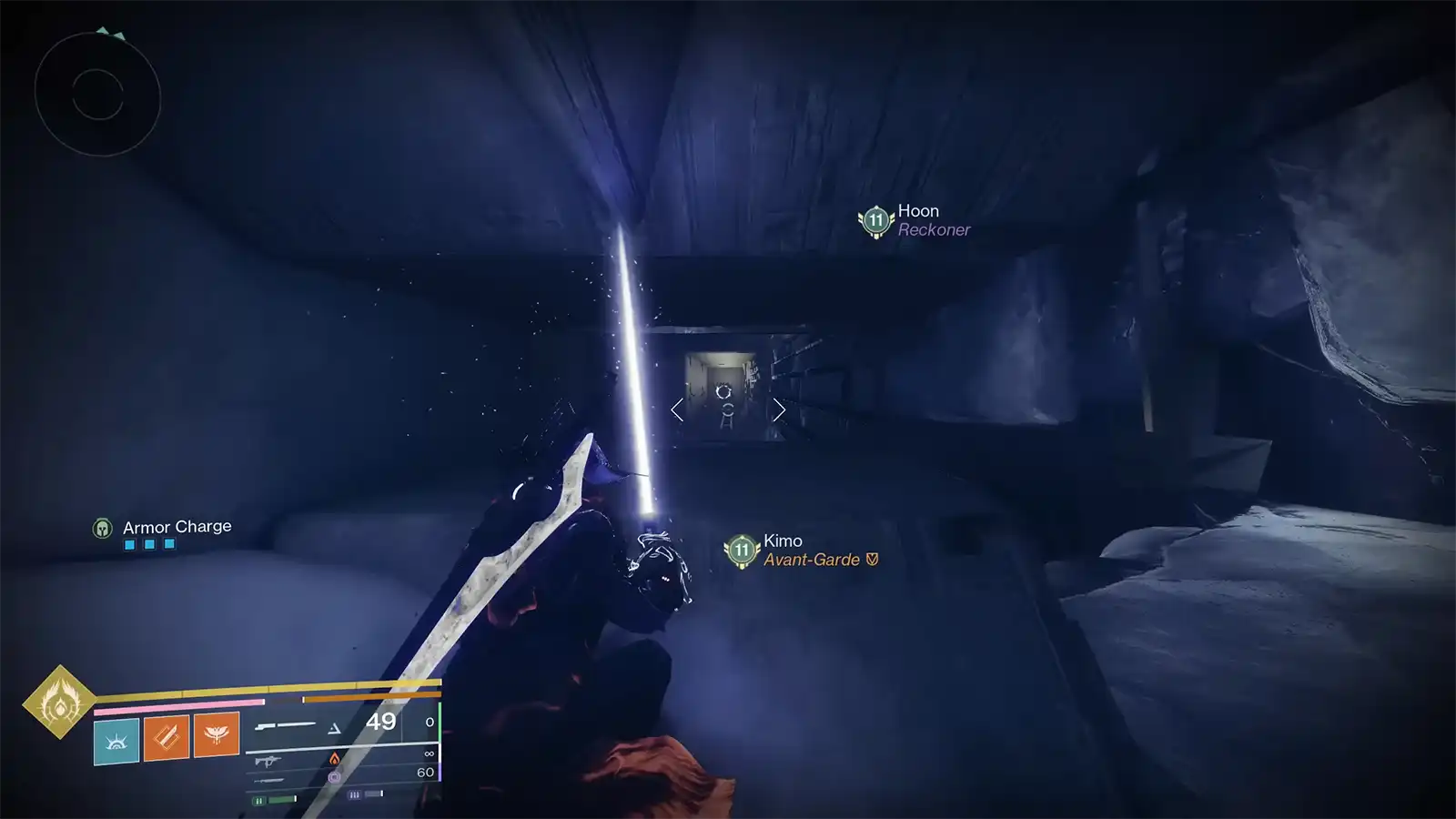Select the void element icon on the sniper row

(335, 778)
